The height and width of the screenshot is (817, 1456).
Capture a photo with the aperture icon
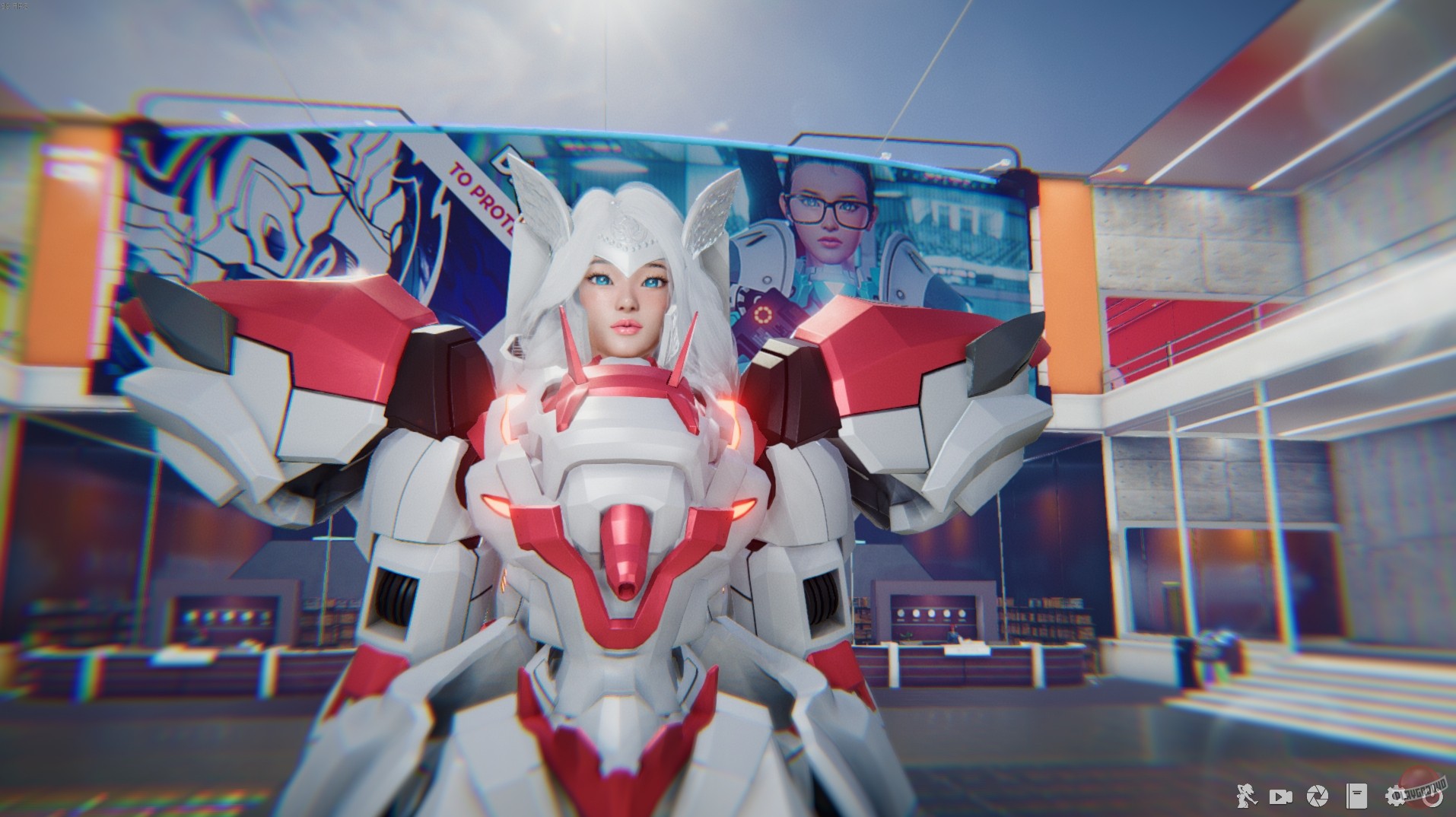click(1318, 796)
